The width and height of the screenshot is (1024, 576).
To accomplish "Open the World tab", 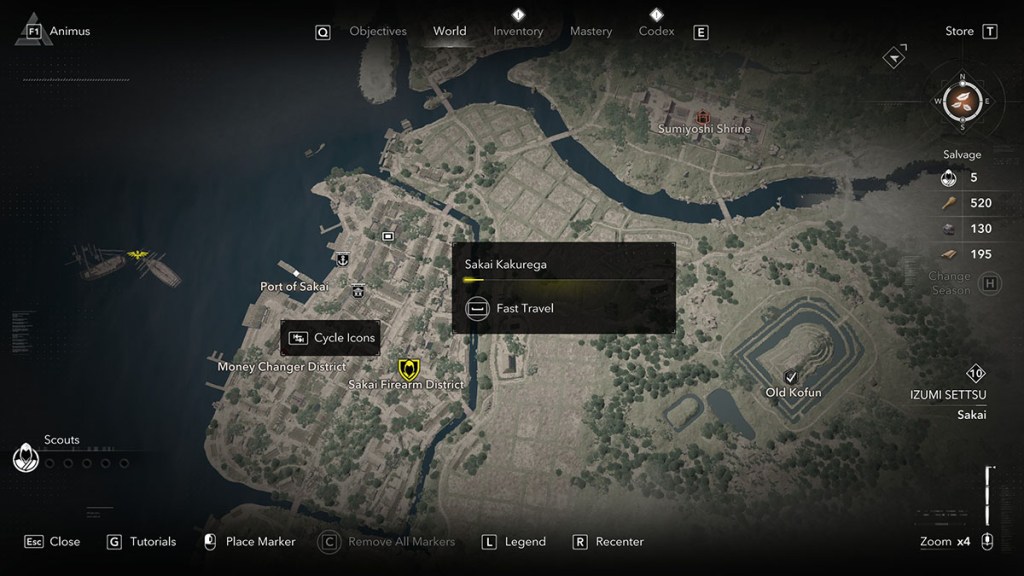I will click(x=449, y=31).
